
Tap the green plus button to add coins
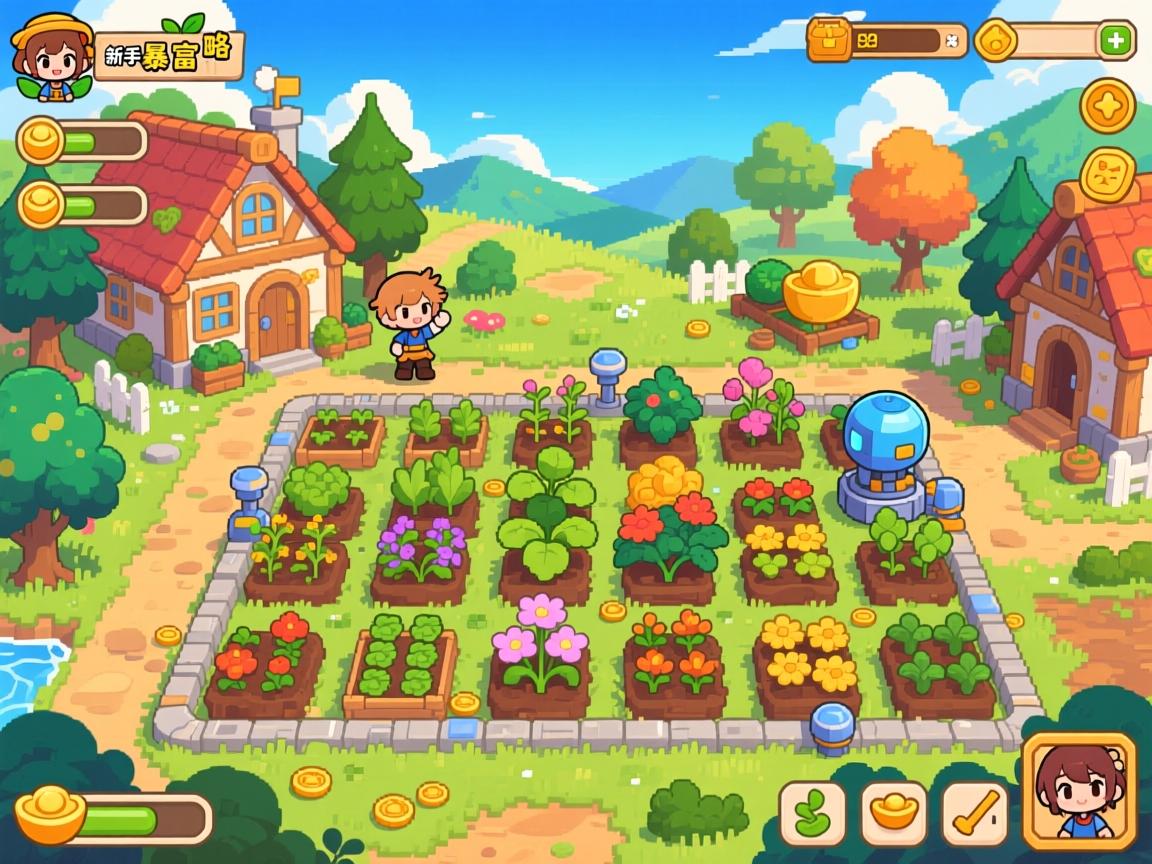[1116, 41]
